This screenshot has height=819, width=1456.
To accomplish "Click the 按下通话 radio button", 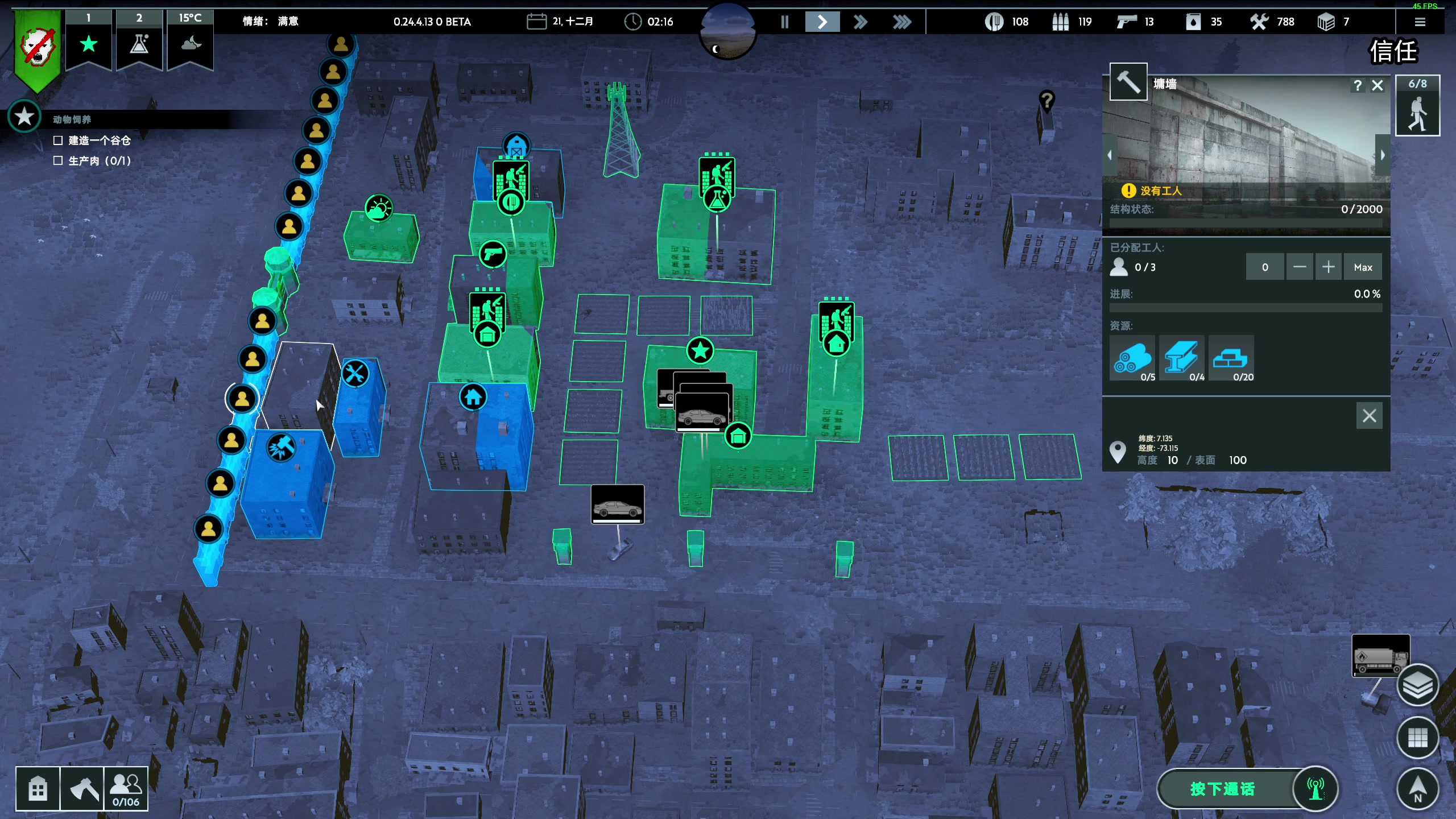I will pyautogui.click(x=1223, y=789).
